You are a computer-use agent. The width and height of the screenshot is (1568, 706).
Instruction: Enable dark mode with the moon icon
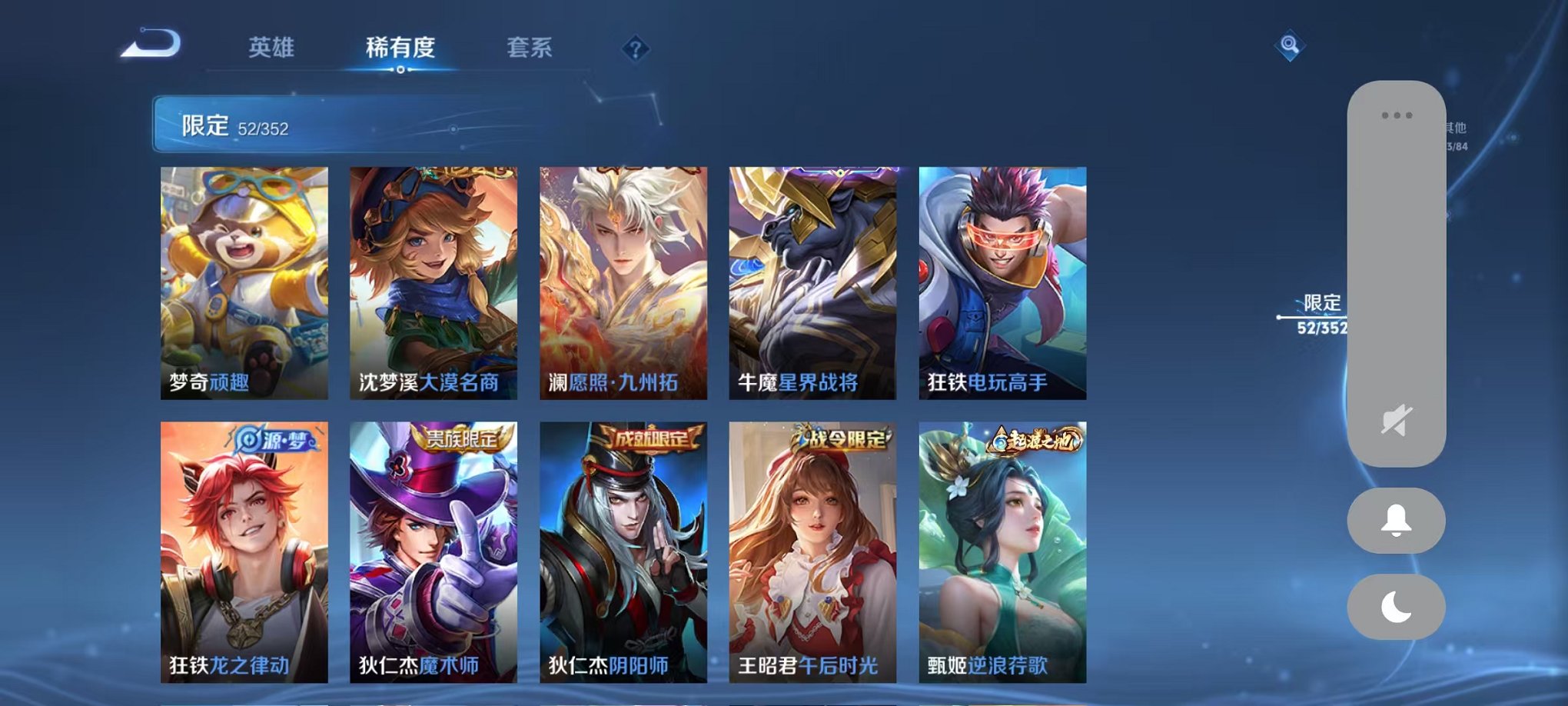coord(1396,607)
